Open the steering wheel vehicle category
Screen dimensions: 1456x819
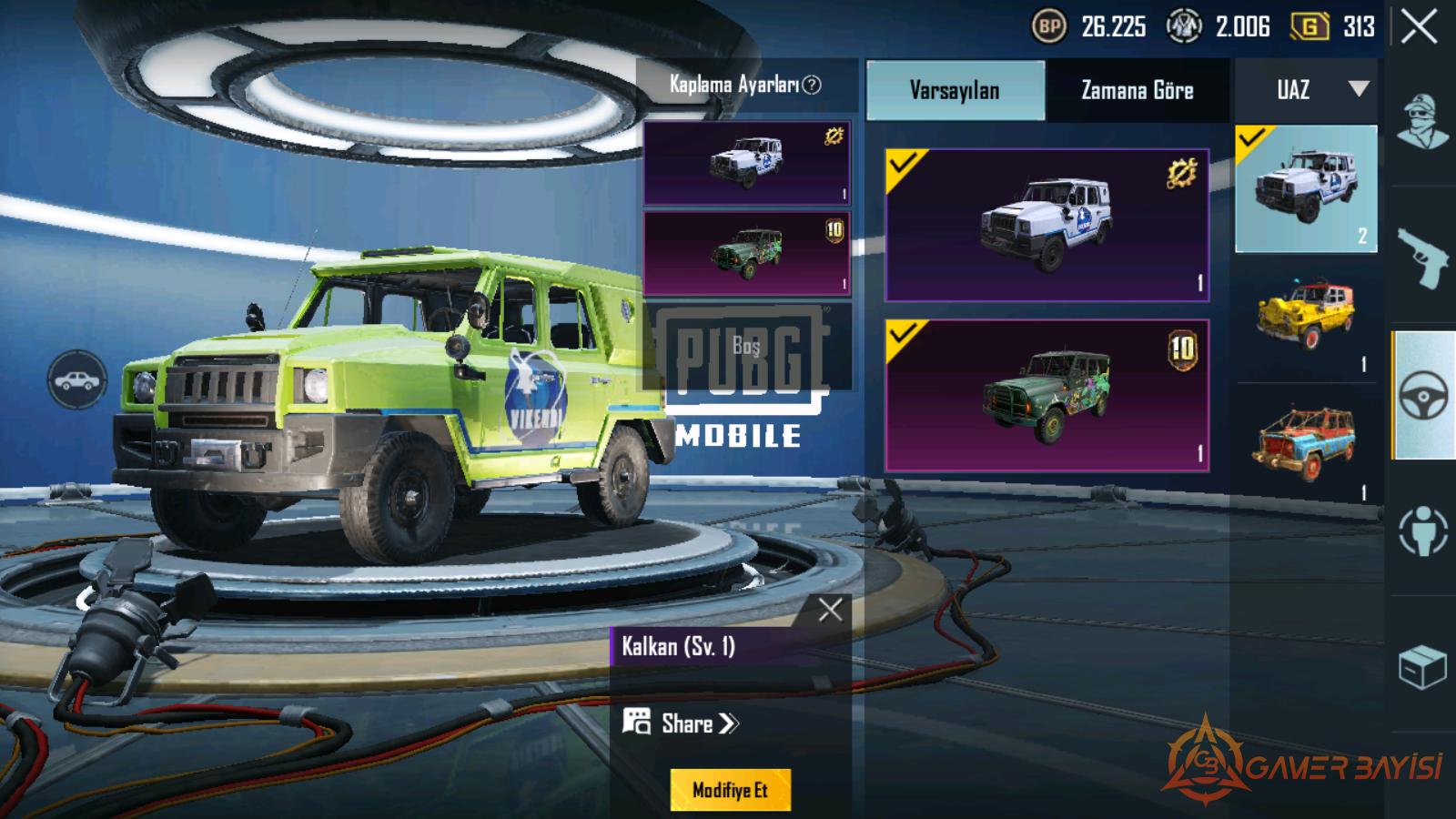coord(1422,396)
